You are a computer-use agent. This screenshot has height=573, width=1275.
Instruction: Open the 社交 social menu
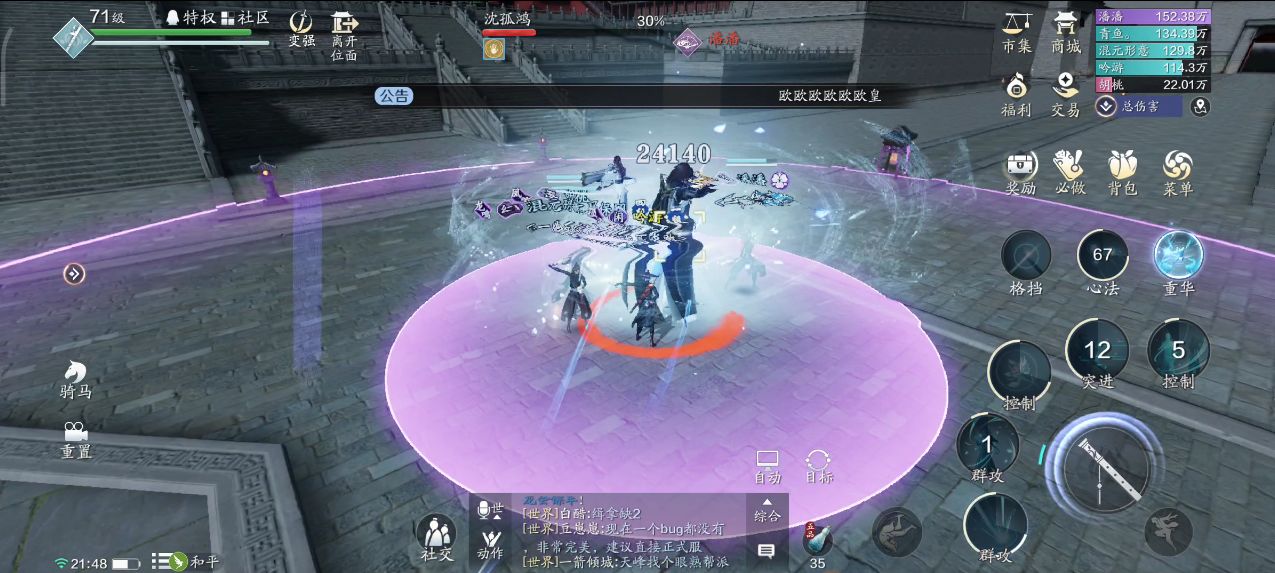pos(435,537)
